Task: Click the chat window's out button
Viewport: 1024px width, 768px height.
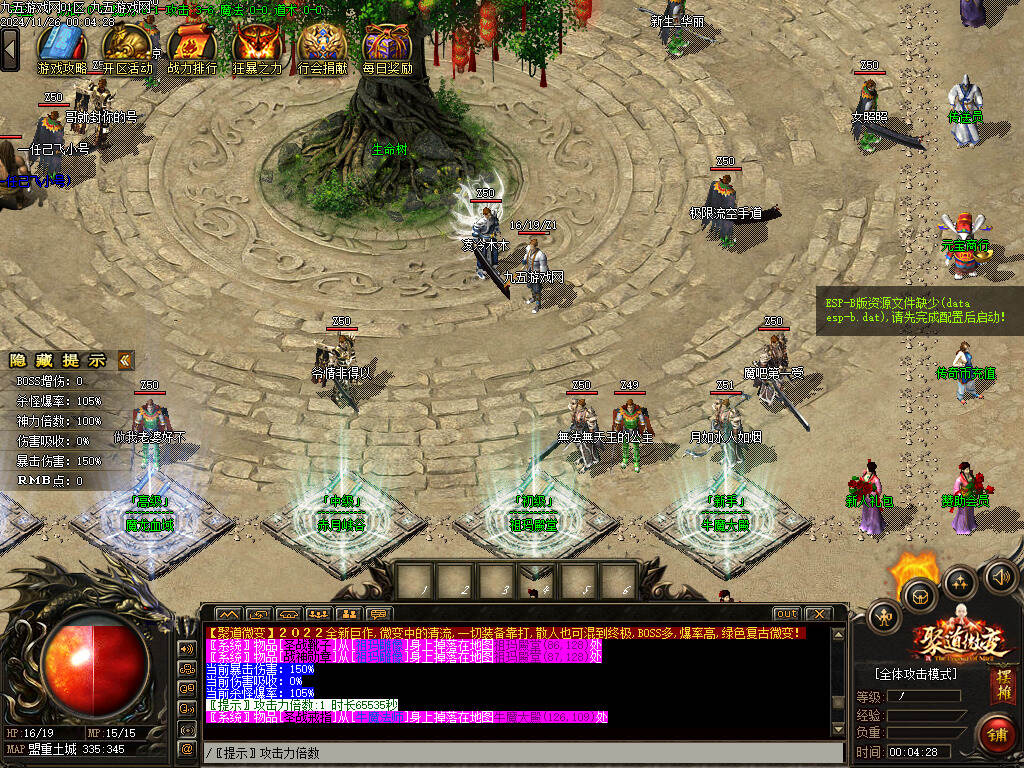Action: 787,613
